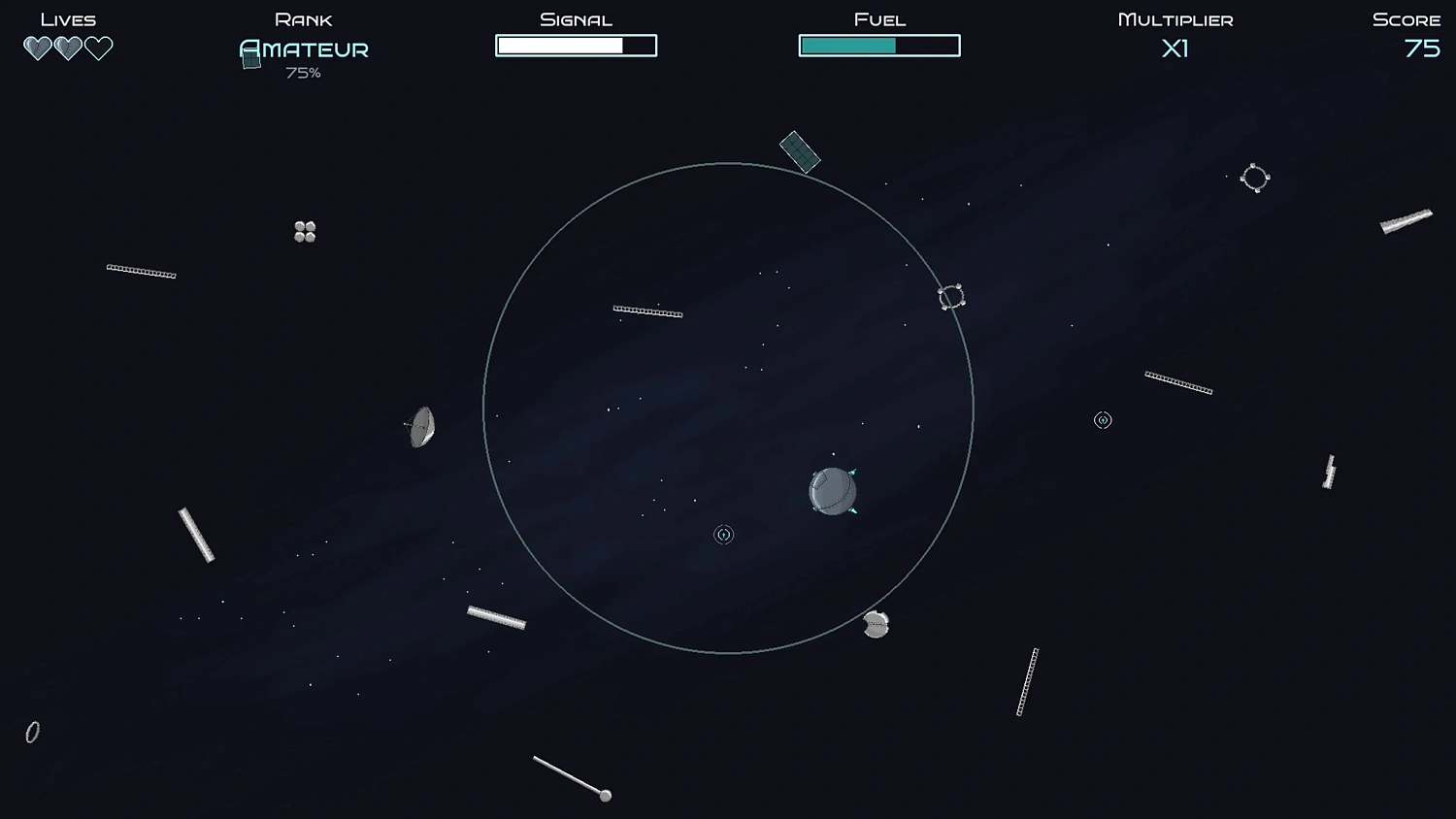Image resolution: width=1456 pixels, height=819 pixels.
Task: Click the cluster of four spheres upper left
Action: pos(304,231)
